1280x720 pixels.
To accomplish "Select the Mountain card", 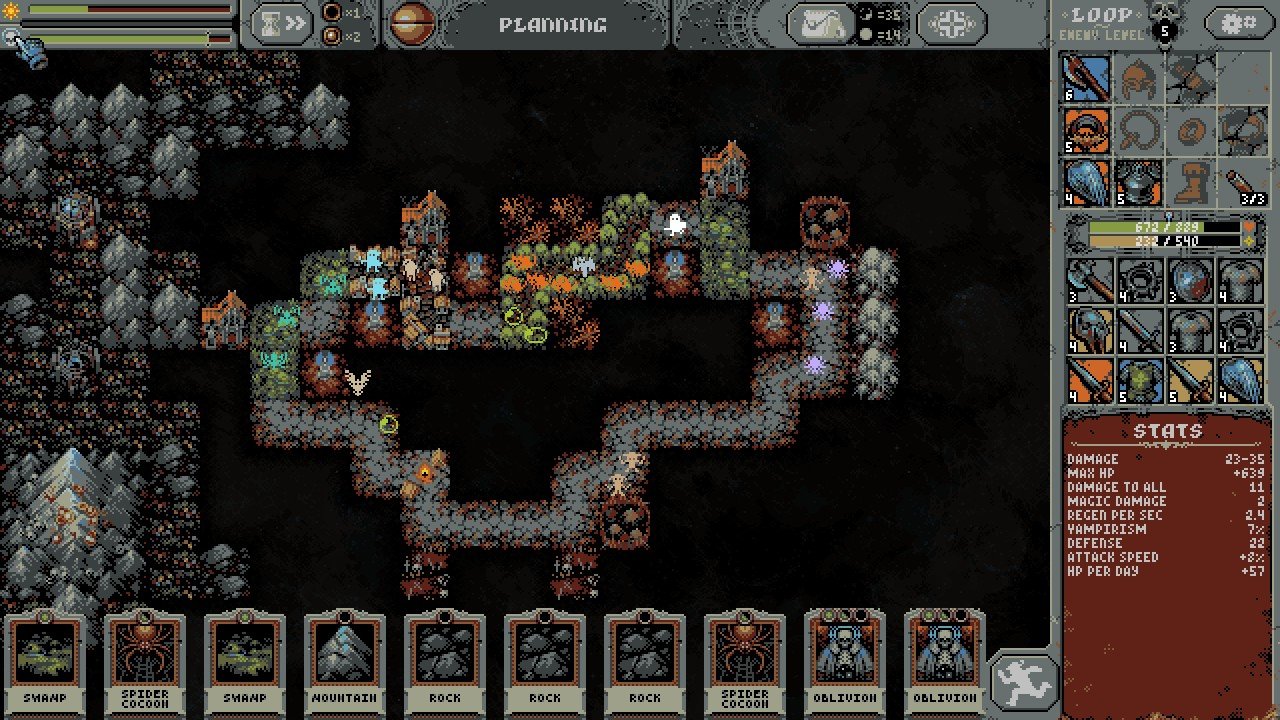I will (x=345, y=661).
